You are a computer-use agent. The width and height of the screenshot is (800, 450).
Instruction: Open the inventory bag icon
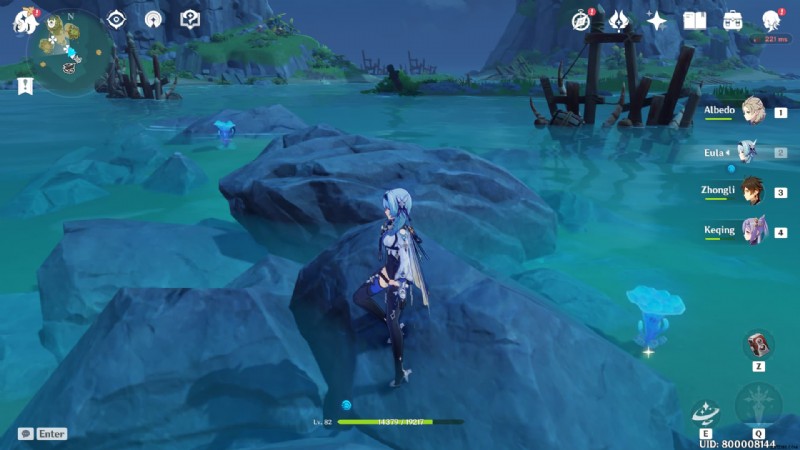pyautogui.click(x=733, y=20)
